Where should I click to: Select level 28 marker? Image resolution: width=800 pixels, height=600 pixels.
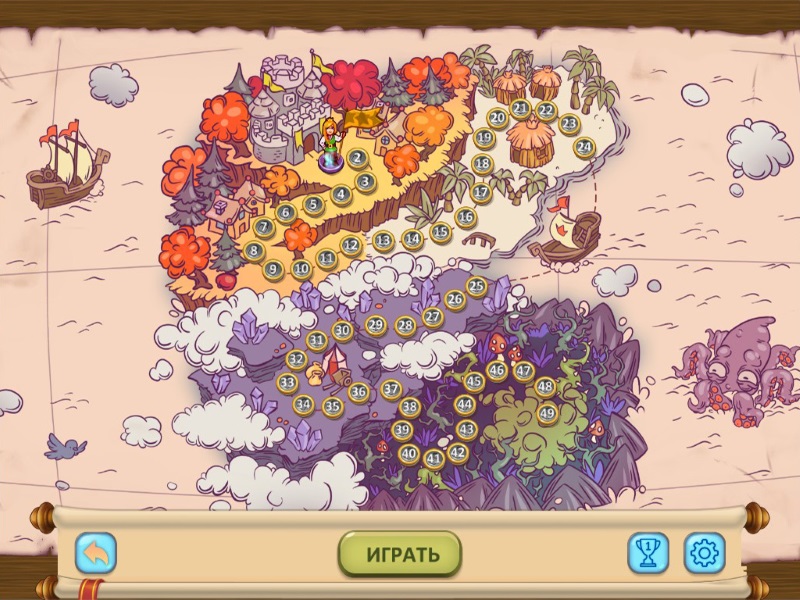tap(405, 325)
